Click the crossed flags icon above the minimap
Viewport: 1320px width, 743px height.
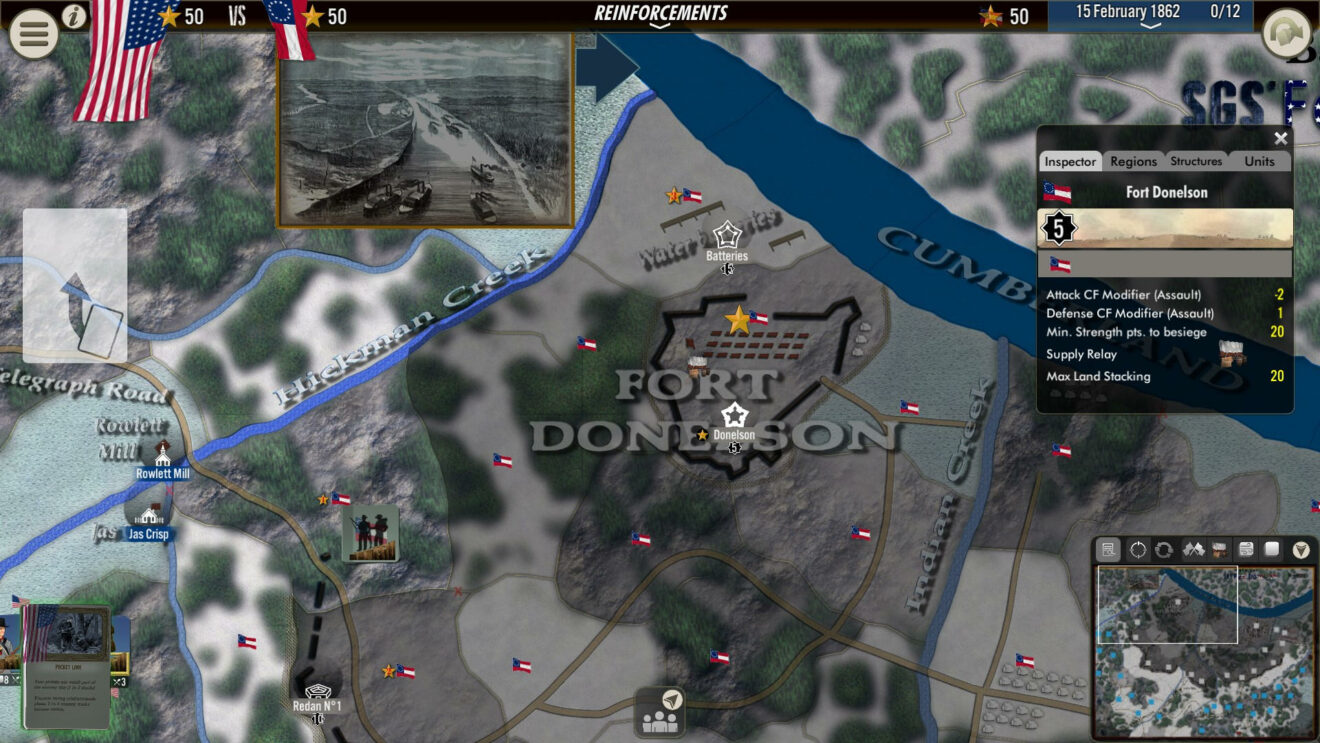pyautogui.click(x=1192, y=551)
